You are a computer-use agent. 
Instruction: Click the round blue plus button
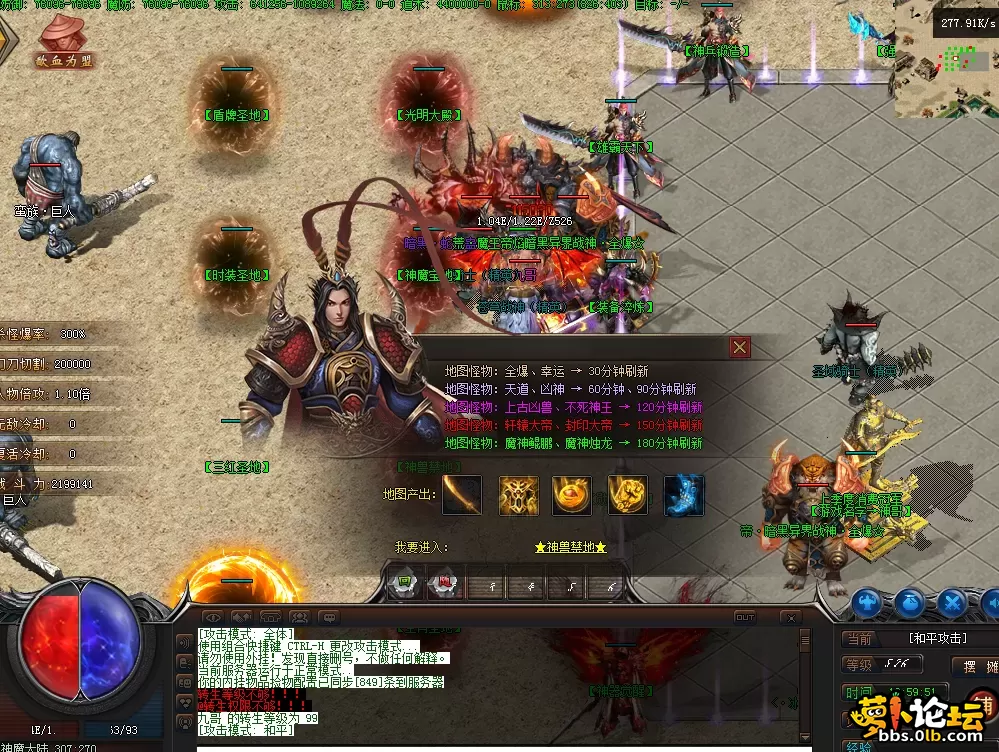[866, 603]
